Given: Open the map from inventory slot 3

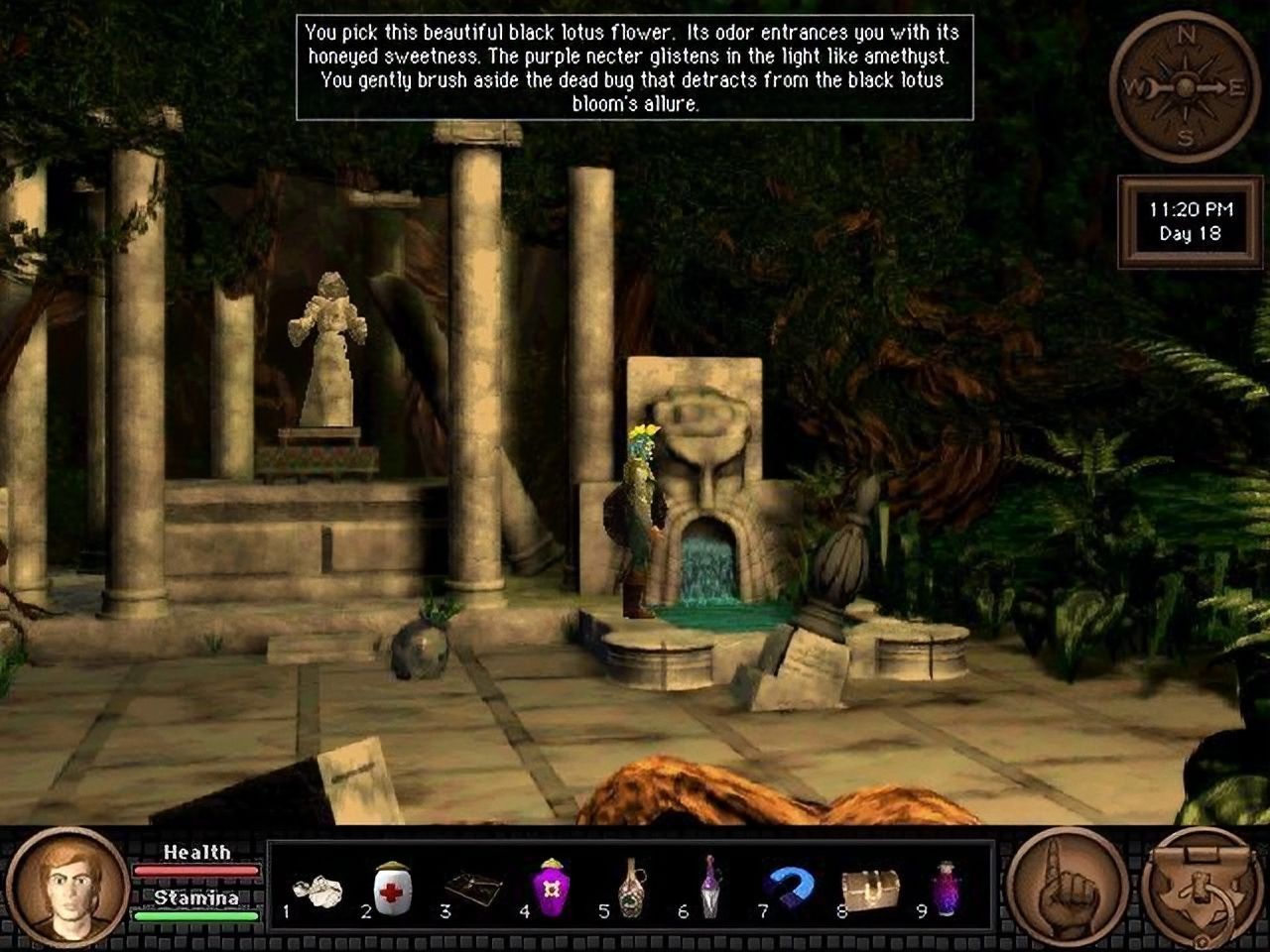Looking at the screenshot, I should [474, 888].
